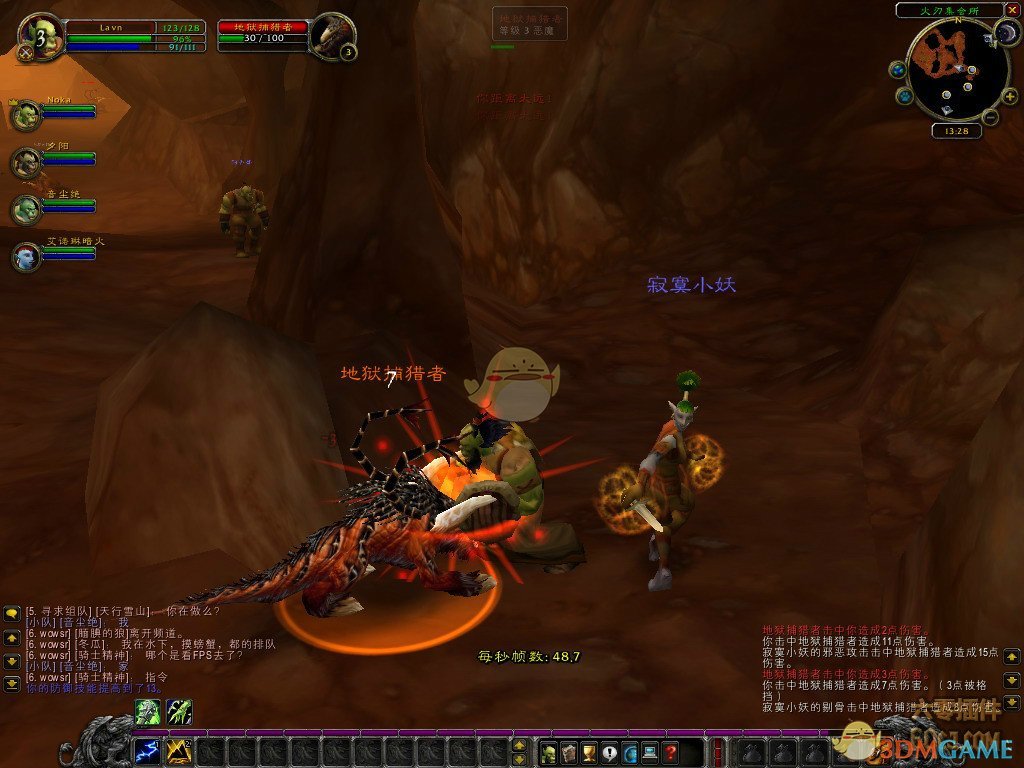Viewport: 1024px width, 768px height.
Task: Use the yellow attack ability in second slot
Action: (x=178, y=751)
